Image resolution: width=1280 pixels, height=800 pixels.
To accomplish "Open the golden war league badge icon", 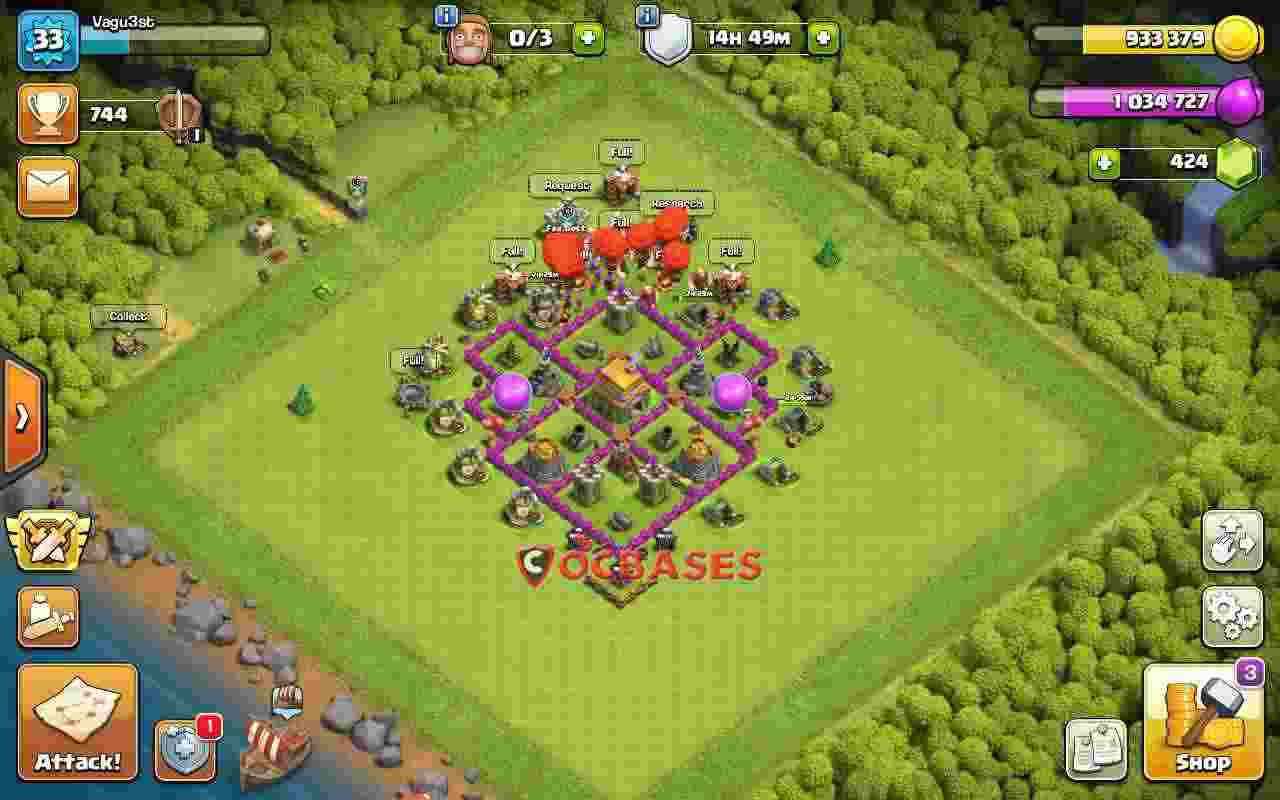I will [x=47, y=541].
